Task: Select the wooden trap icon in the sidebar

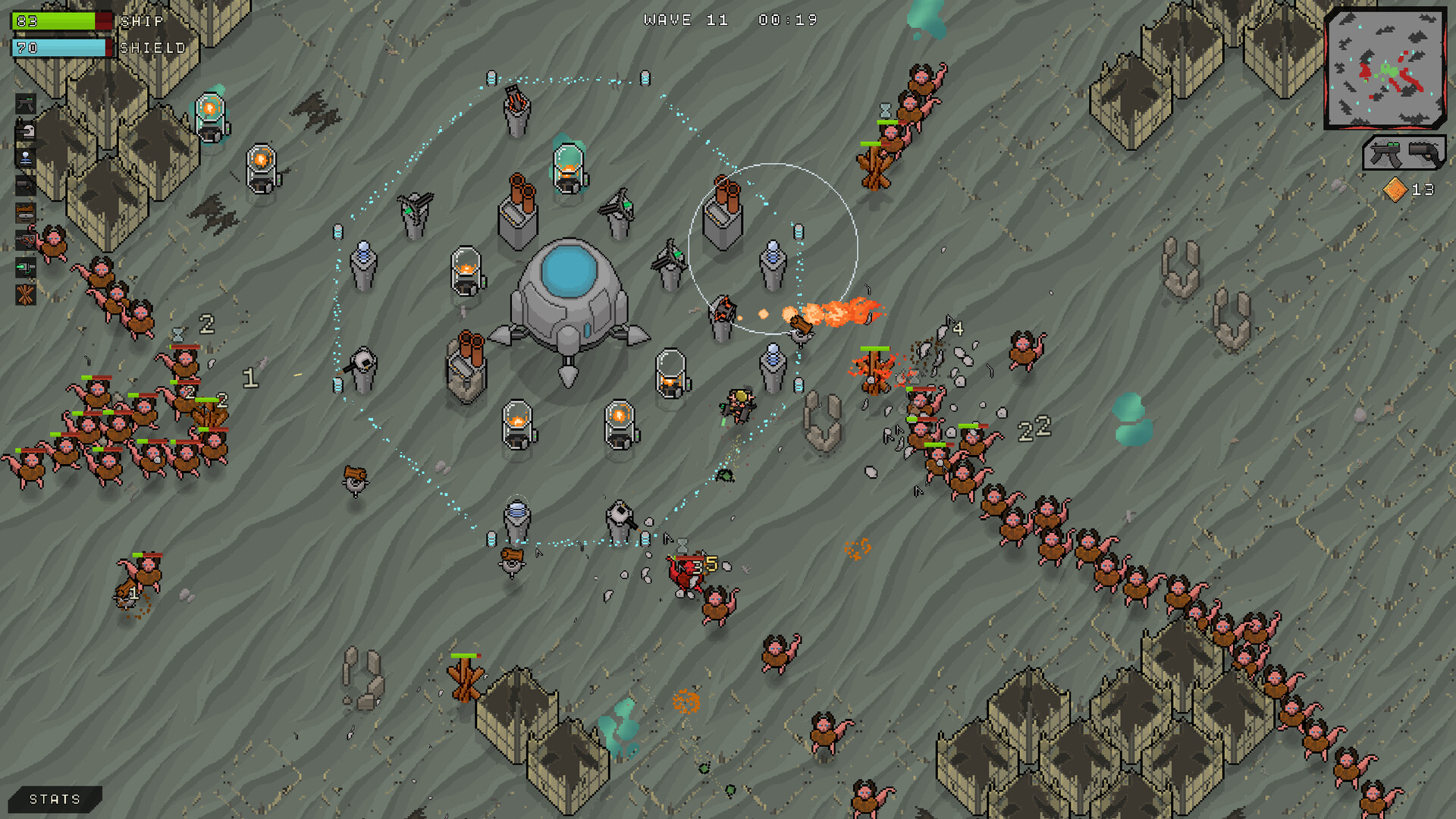Action: (x=25, y=213)
